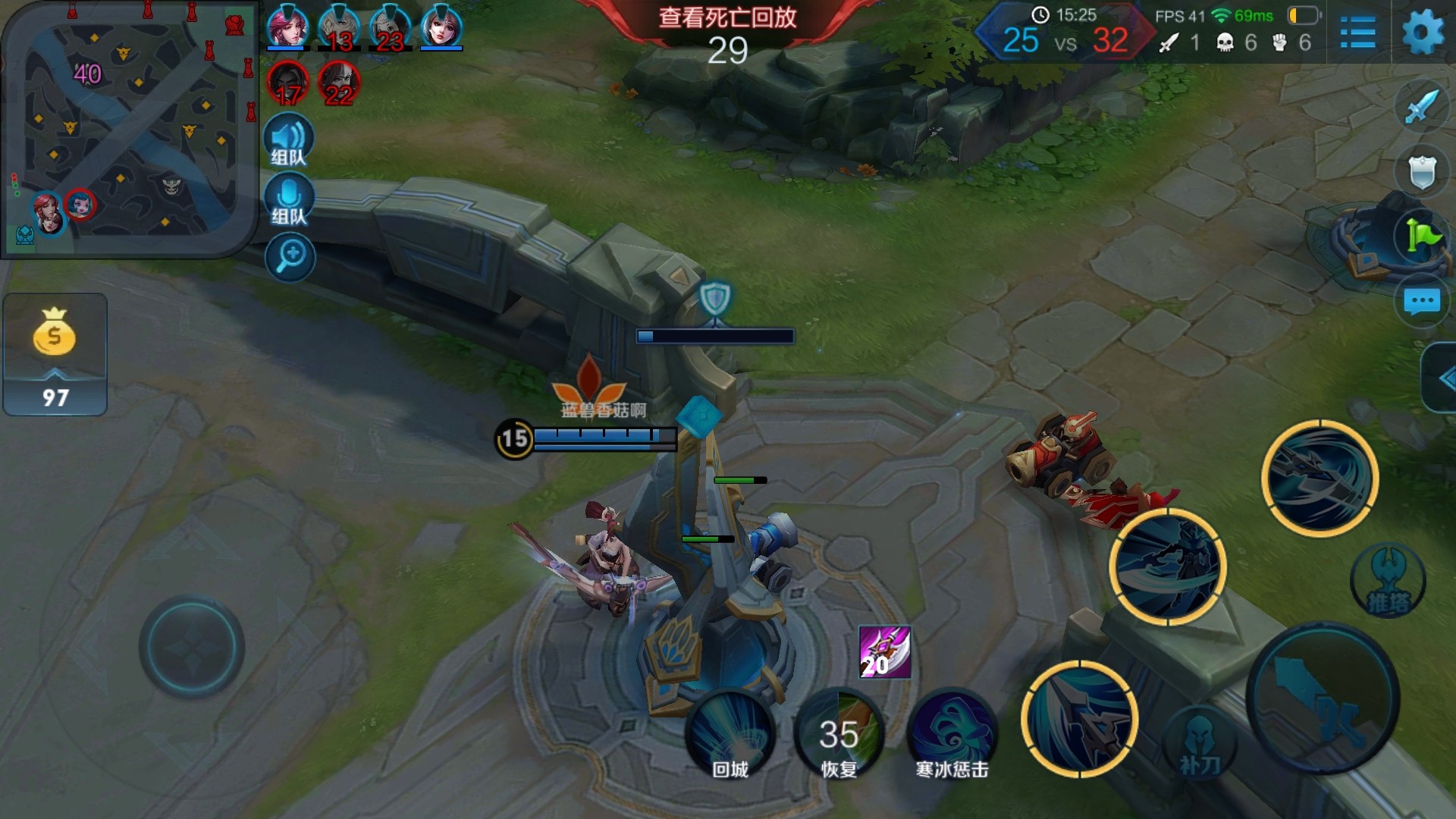The image size is (1456, 819).
Task: Select the purple equipment item icon
Action: [x=884, y=652]
